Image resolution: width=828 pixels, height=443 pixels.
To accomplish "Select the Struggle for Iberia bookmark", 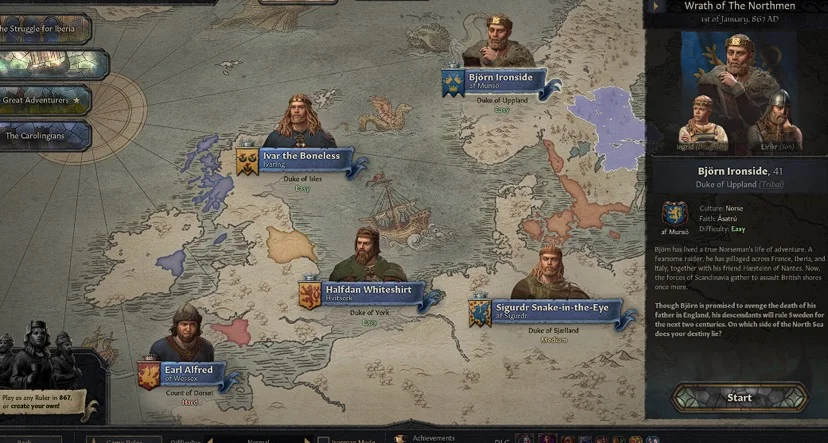I will [x=44, y=28].
